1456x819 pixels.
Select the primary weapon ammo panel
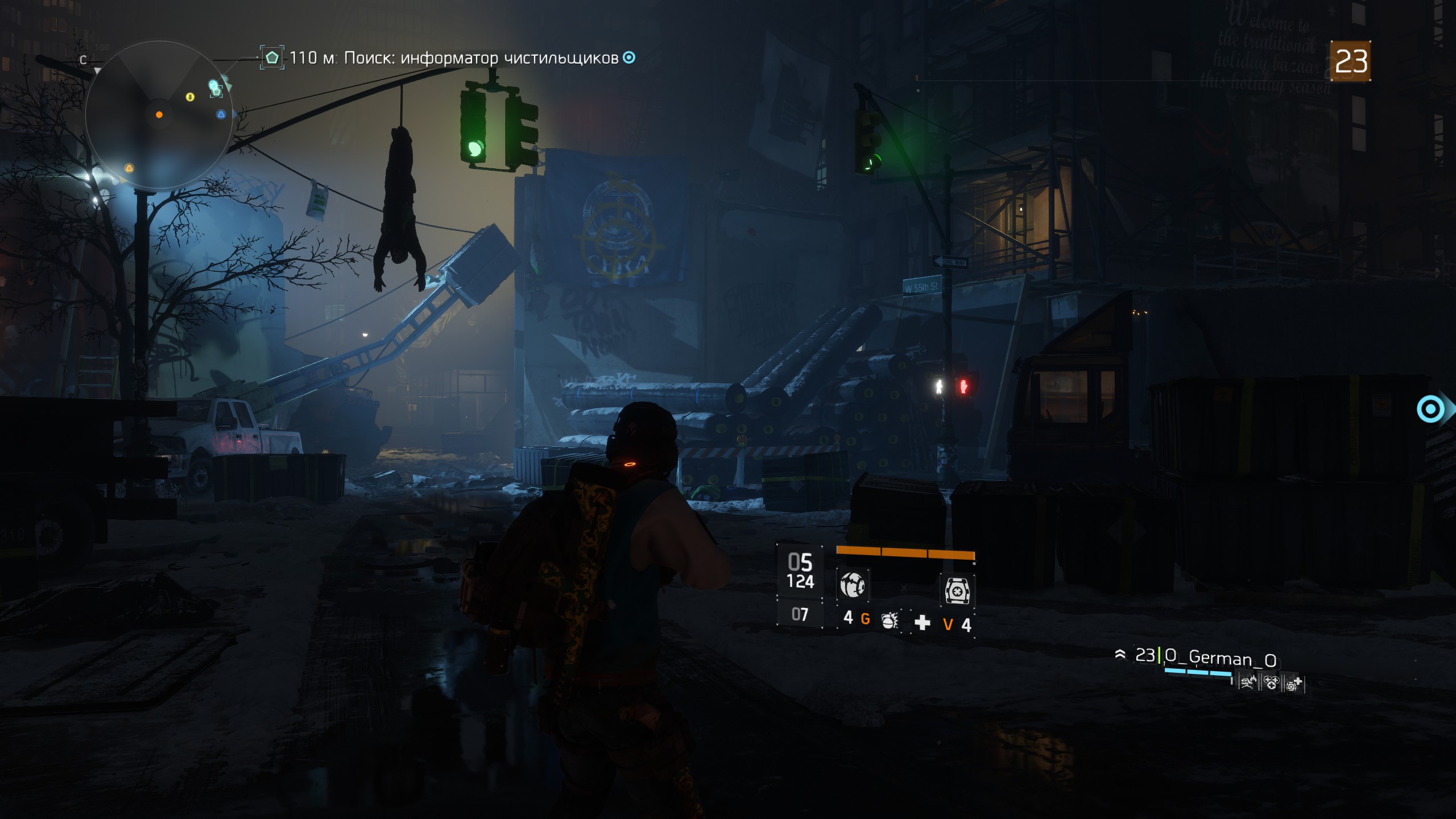(800, 570)
